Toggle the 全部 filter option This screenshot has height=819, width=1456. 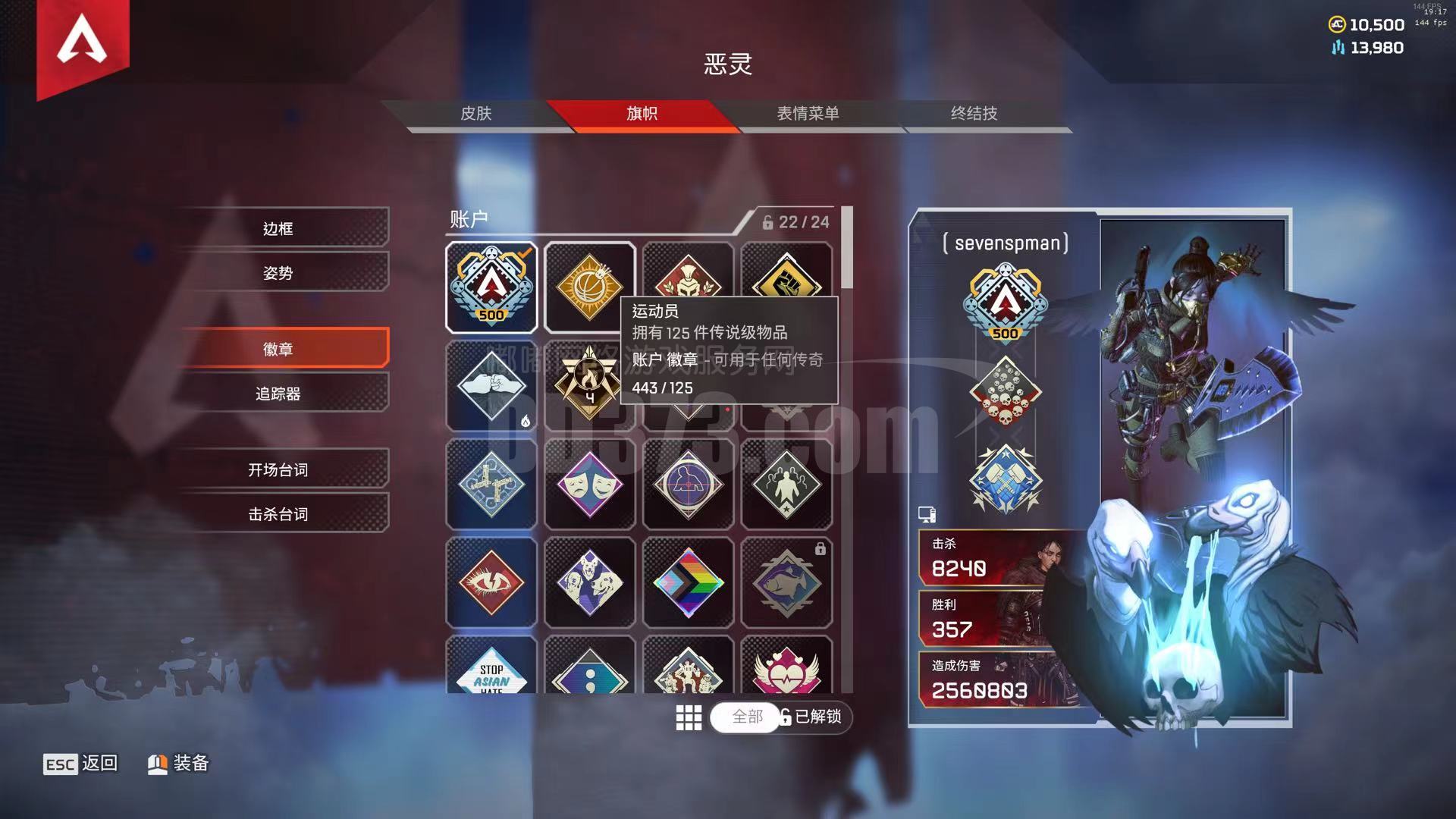(747, 717)
